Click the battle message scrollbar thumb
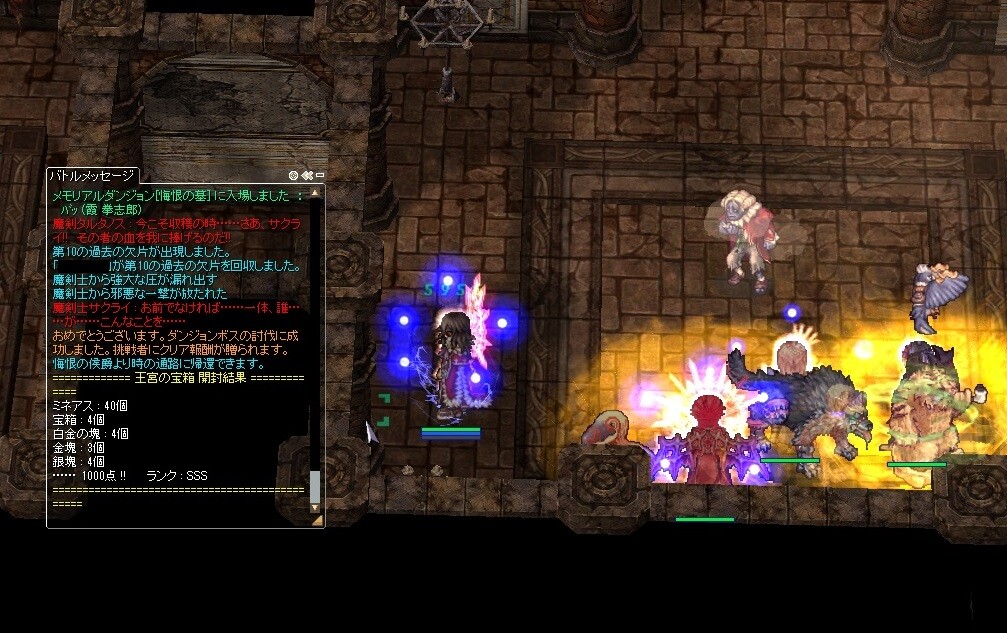The image size is (1007, 633). coord(315,487)
